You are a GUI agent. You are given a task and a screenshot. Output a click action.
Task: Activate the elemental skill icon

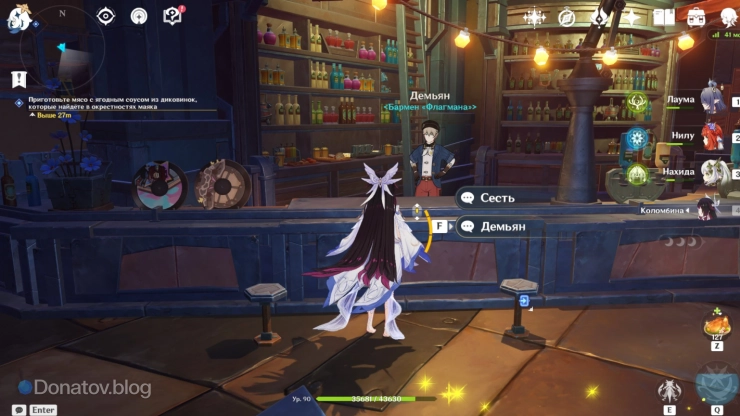pyautogui.click(x=669, y=391)
